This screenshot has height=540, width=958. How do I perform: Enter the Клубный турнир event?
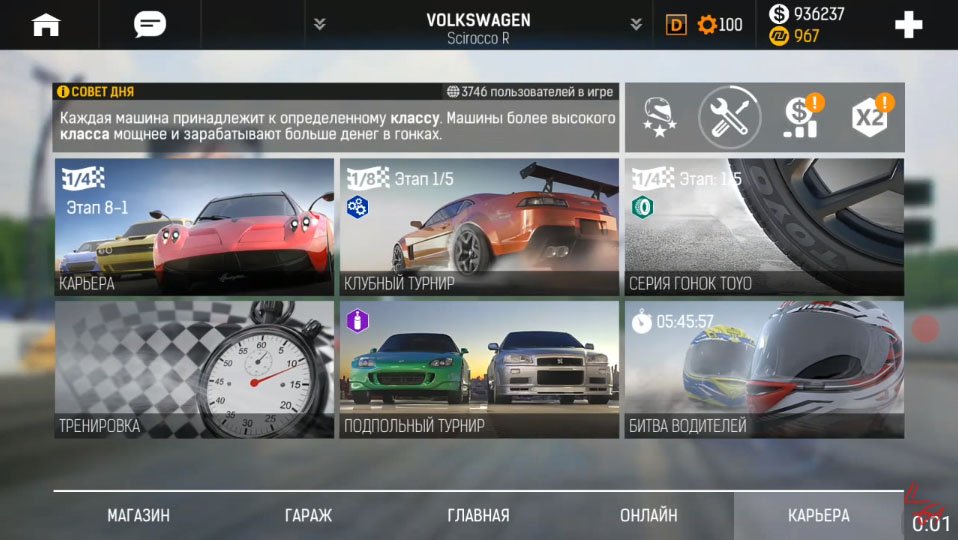click(x=479, y=227)
